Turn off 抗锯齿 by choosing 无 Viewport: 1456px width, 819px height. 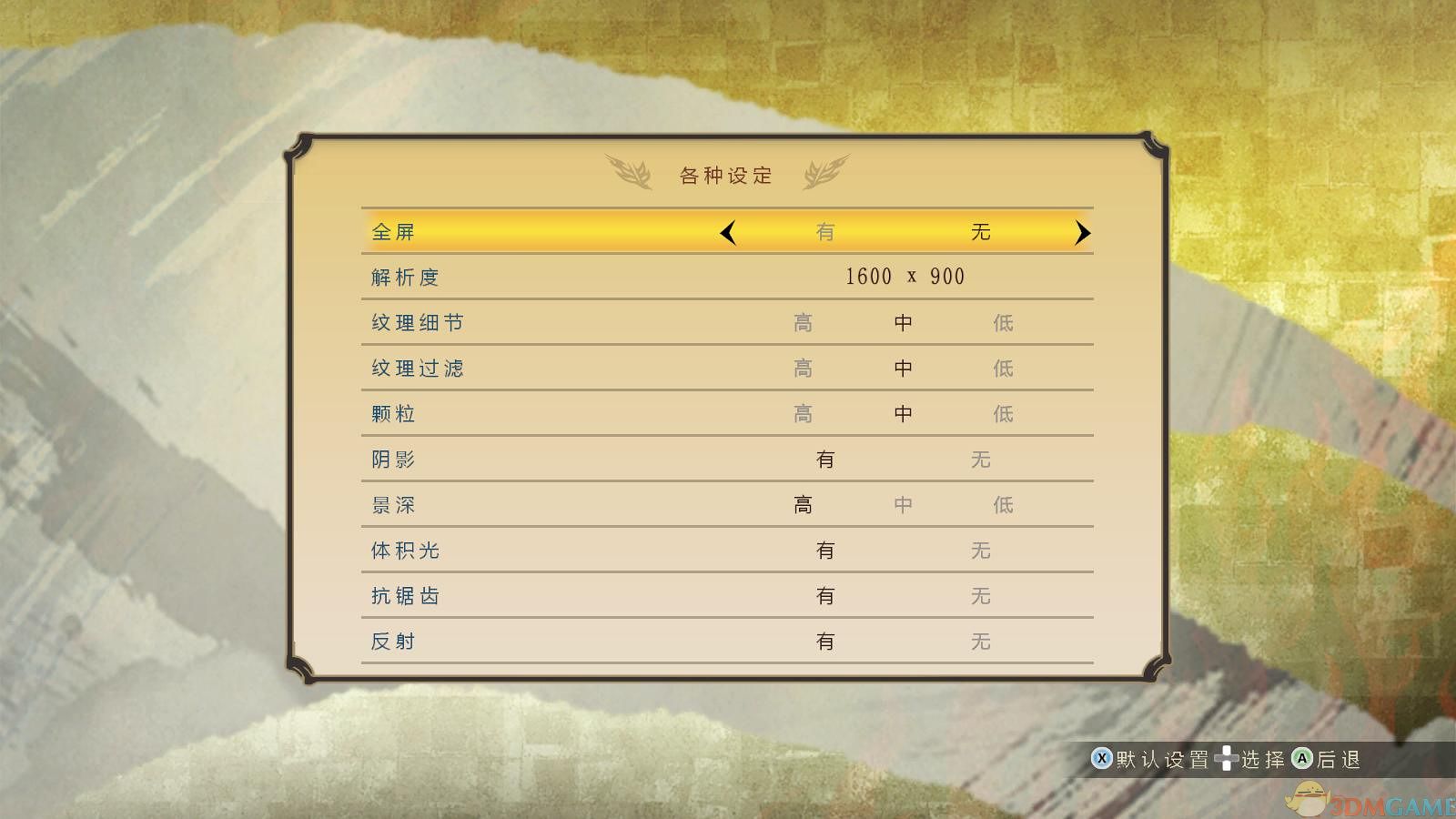980,595
